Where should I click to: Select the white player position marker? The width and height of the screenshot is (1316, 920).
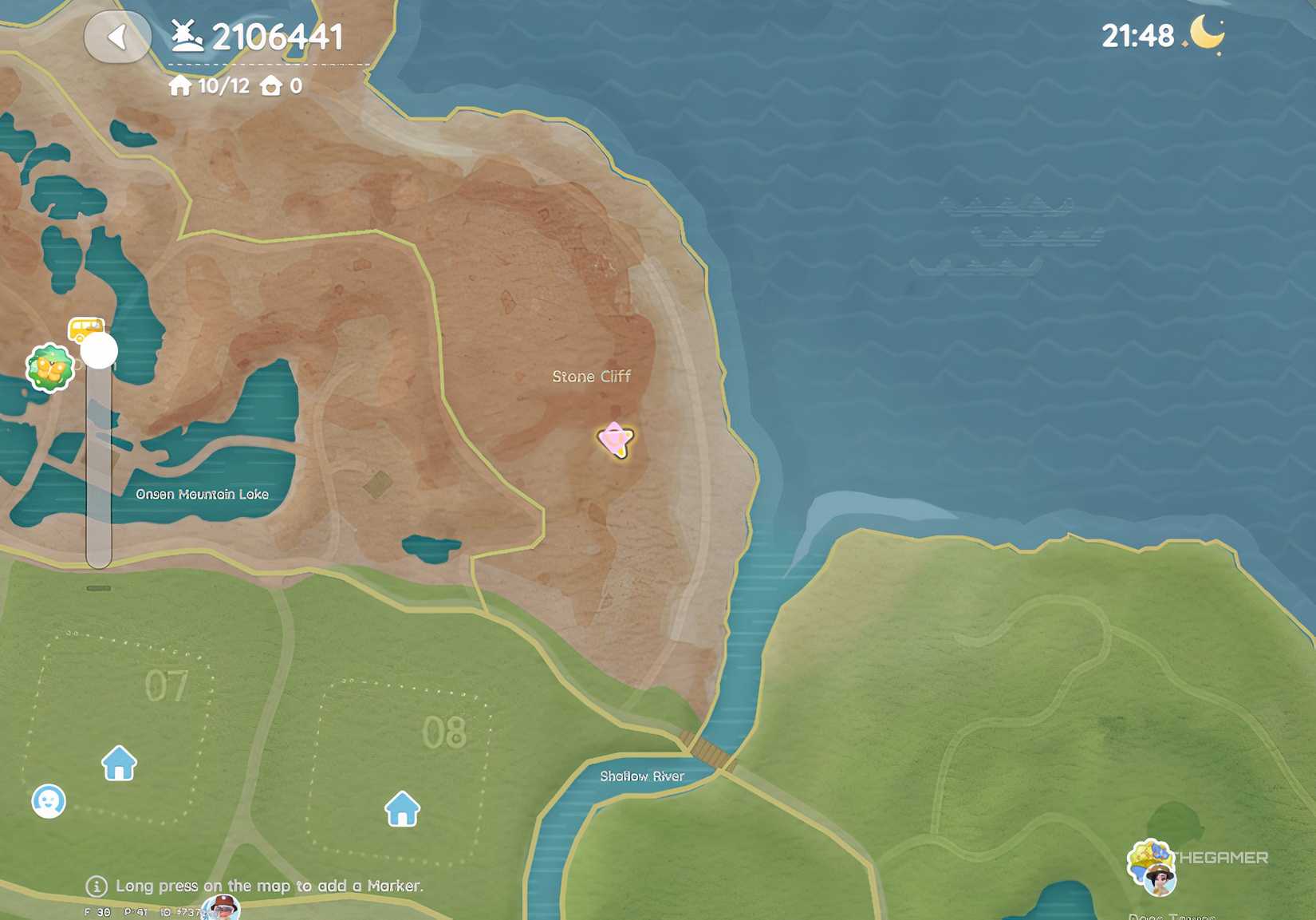(99, 349)
